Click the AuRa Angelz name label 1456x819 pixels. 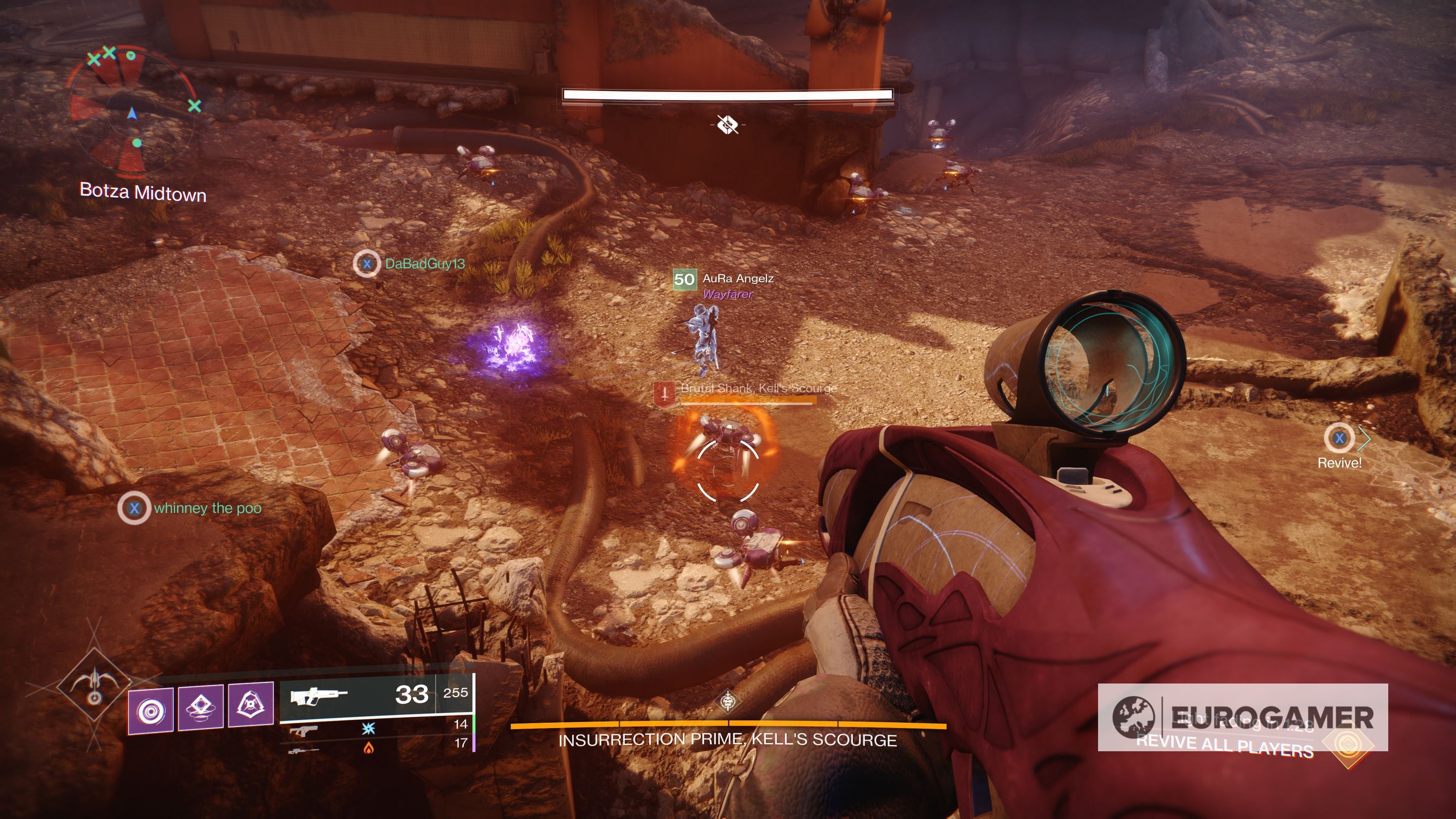[x=738, y=279]
